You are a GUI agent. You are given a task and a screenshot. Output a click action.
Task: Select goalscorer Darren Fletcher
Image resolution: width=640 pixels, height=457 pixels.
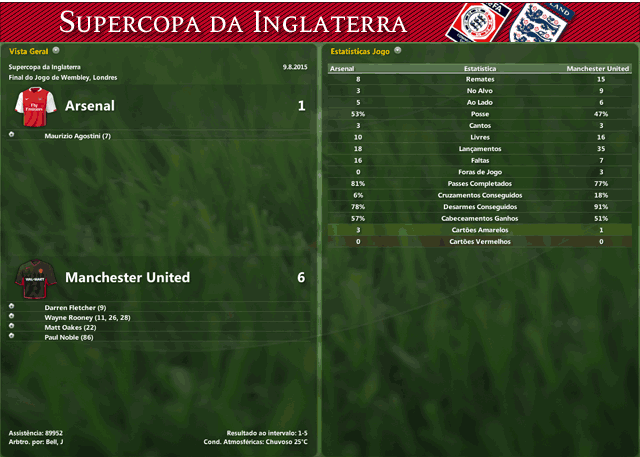click(x=75, y=307)
